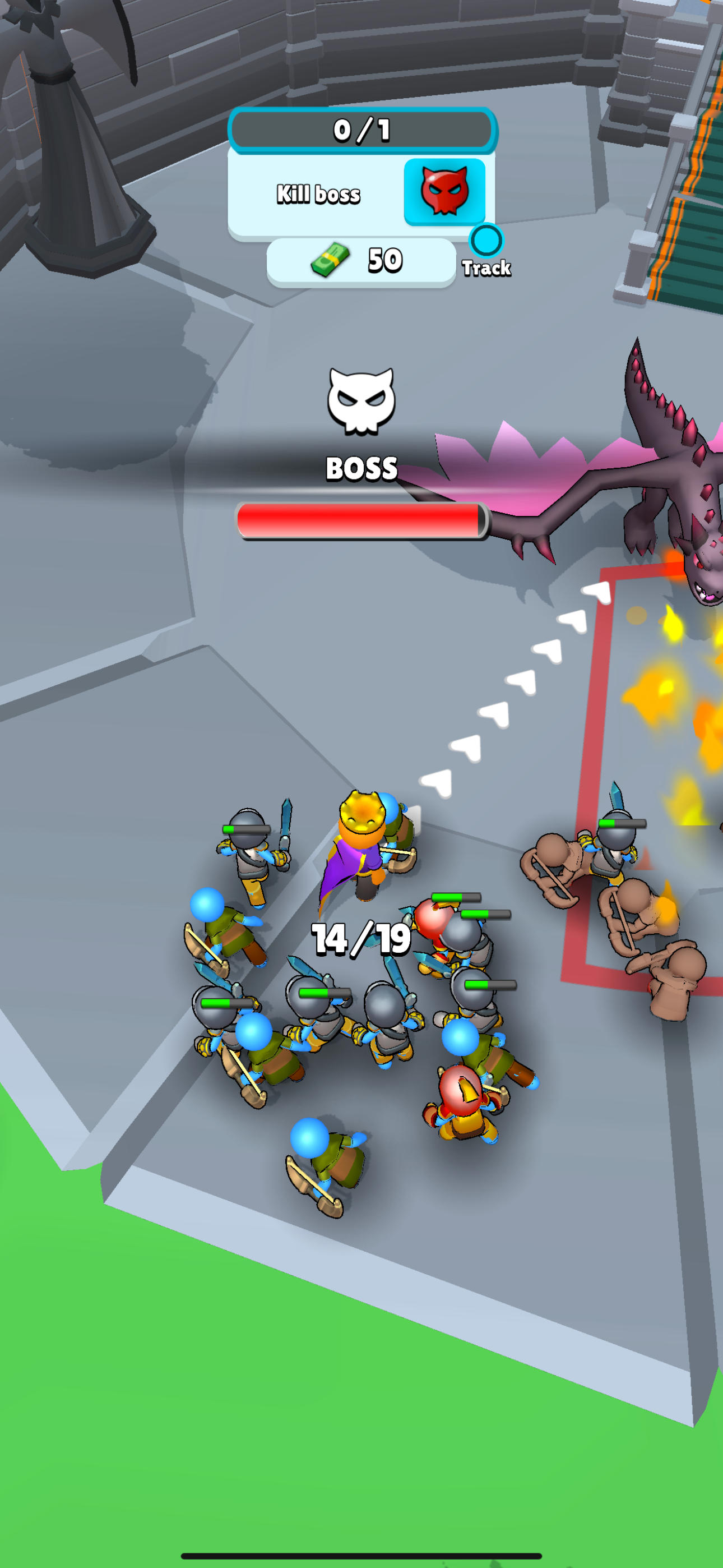Click the 14/19 troop counter

[361, 939]
